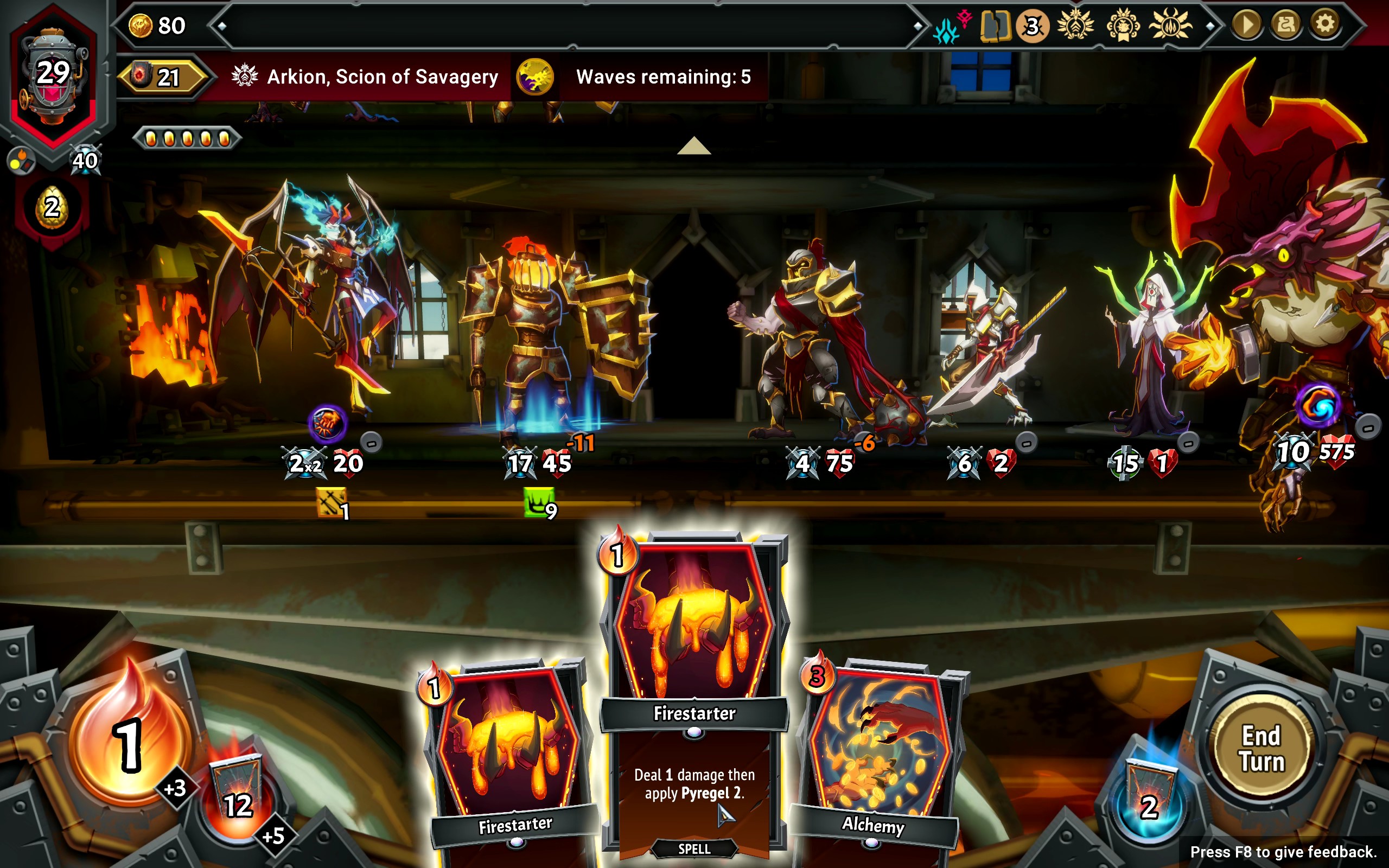Open the run map scroll button
Screen dimensions: 1389x868
pyautogui.click(x=1285, y=24)
